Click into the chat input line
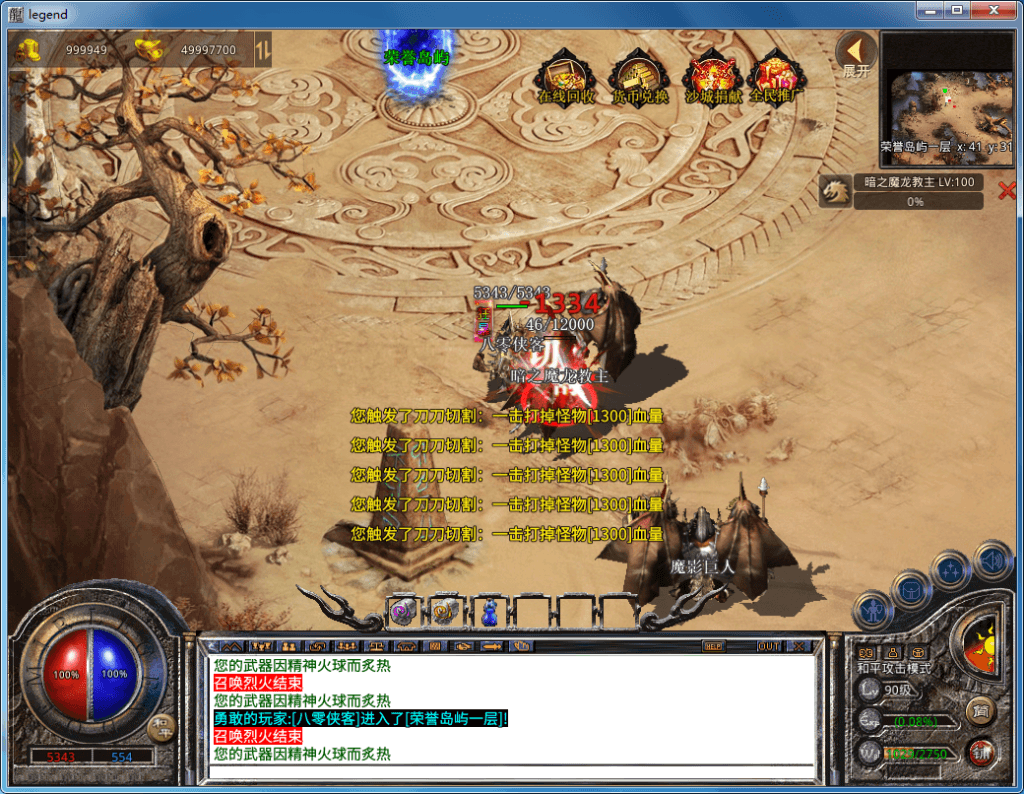This screenshot has height=794, width=1024. point(510,772)
